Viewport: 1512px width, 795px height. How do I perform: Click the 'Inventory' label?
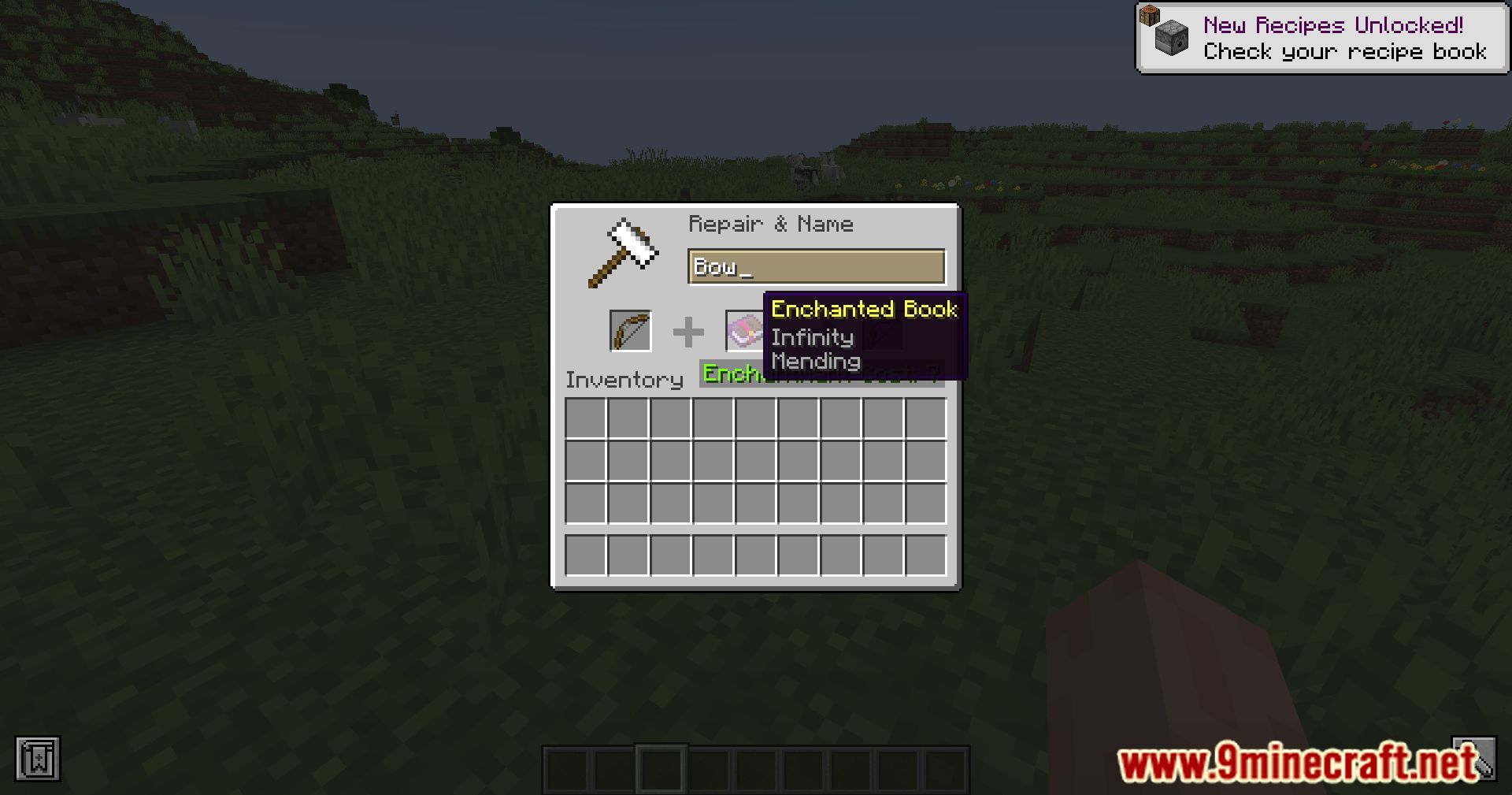624,379
